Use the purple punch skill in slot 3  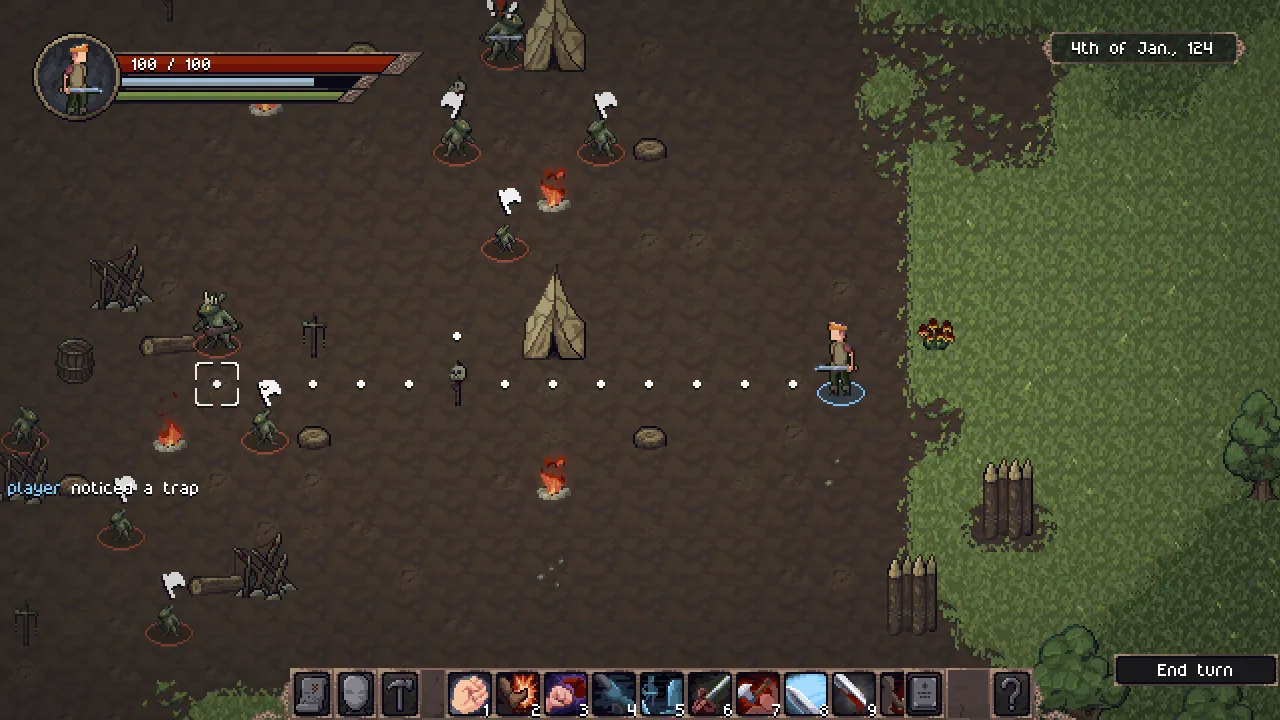565,693
